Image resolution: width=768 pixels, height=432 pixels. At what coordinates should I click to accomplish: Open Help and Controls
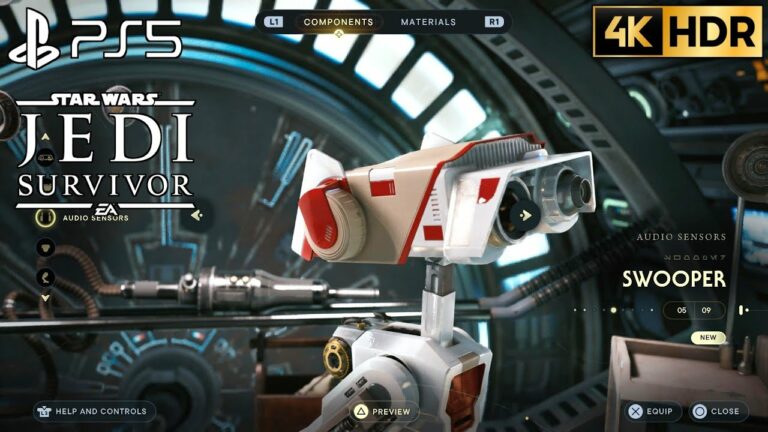coord(95,411)
